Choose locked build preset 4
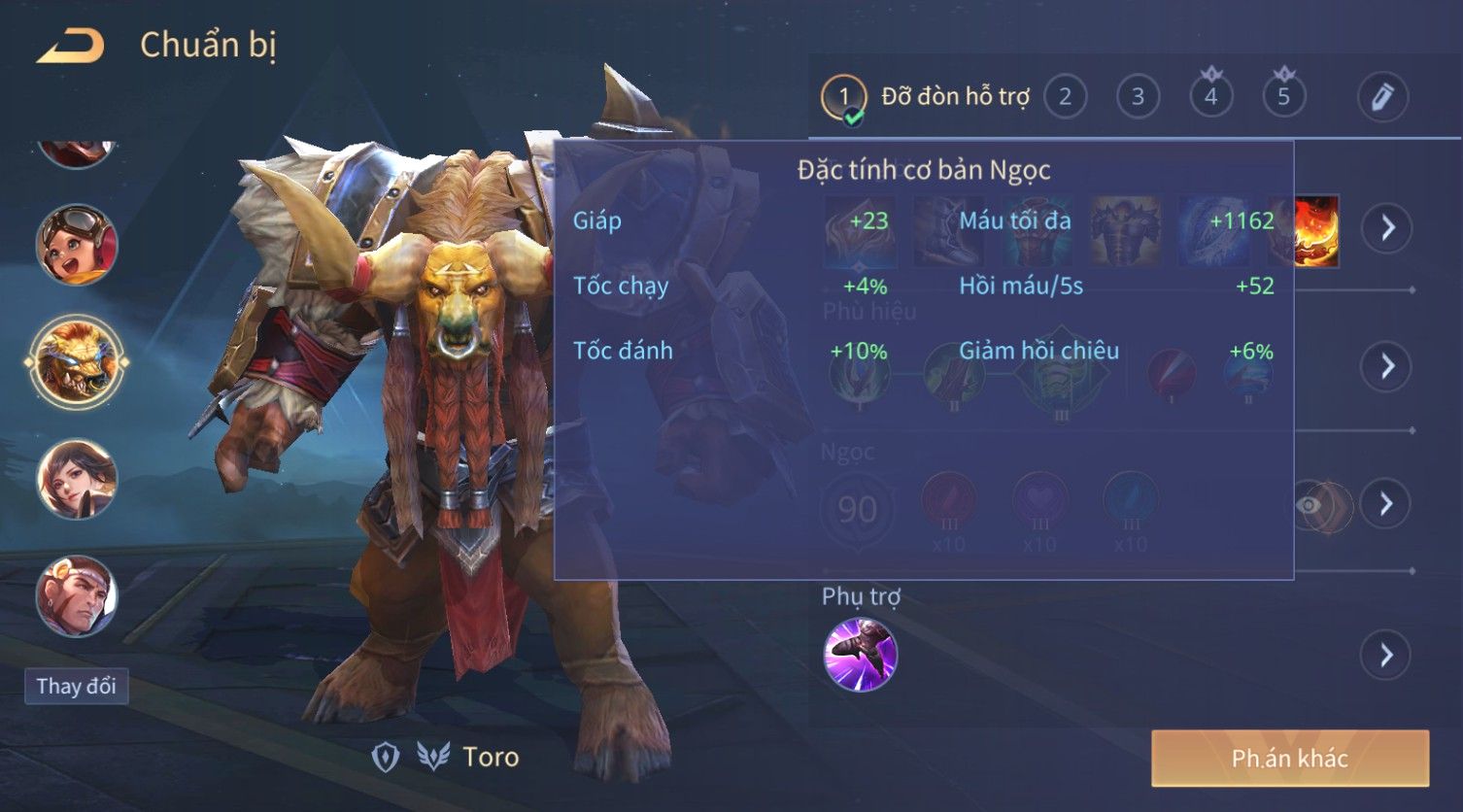This screenshot has height=812, width=1463. coord(1210,97)
